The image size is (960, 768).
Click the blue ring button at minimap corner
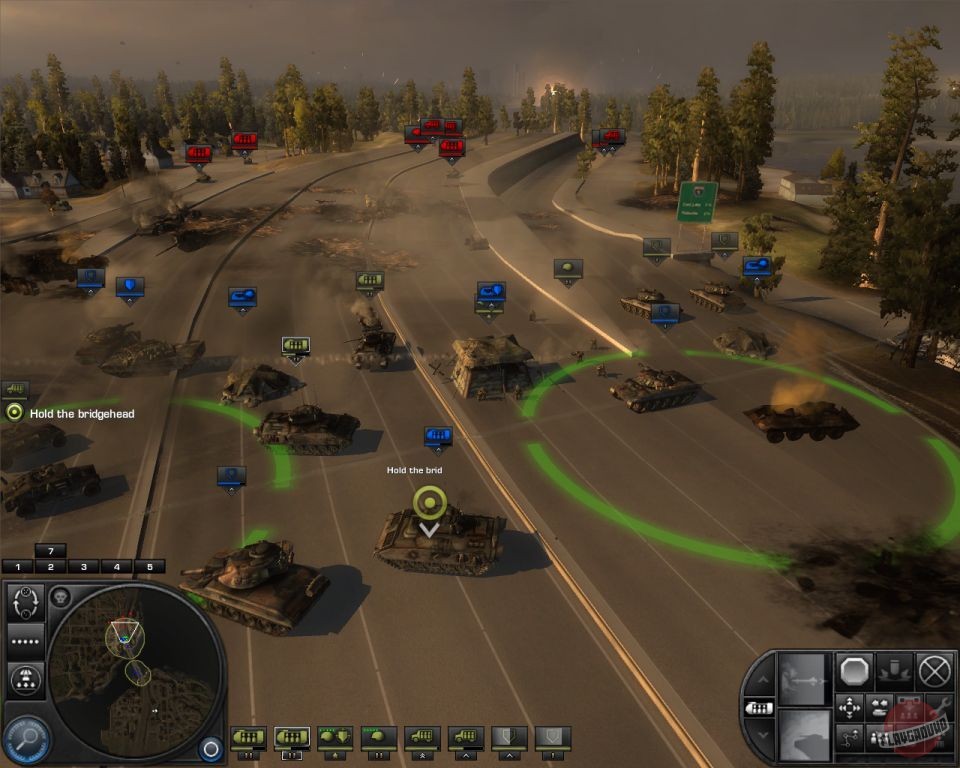(x=209, y=748)
